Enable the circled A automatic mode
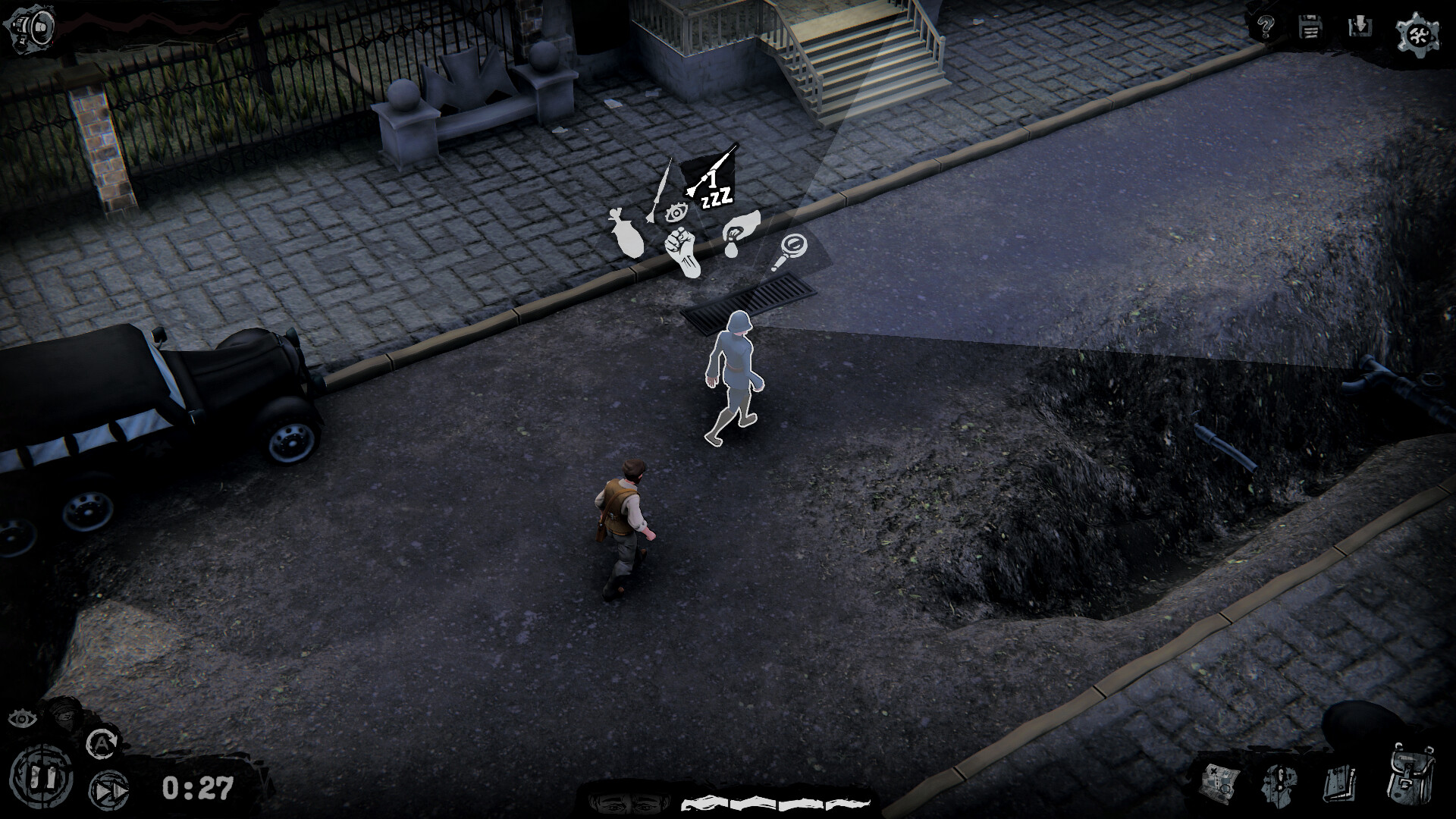Image resolution: width=1456 pixels, height=819 pixels. tap(102, 743)
